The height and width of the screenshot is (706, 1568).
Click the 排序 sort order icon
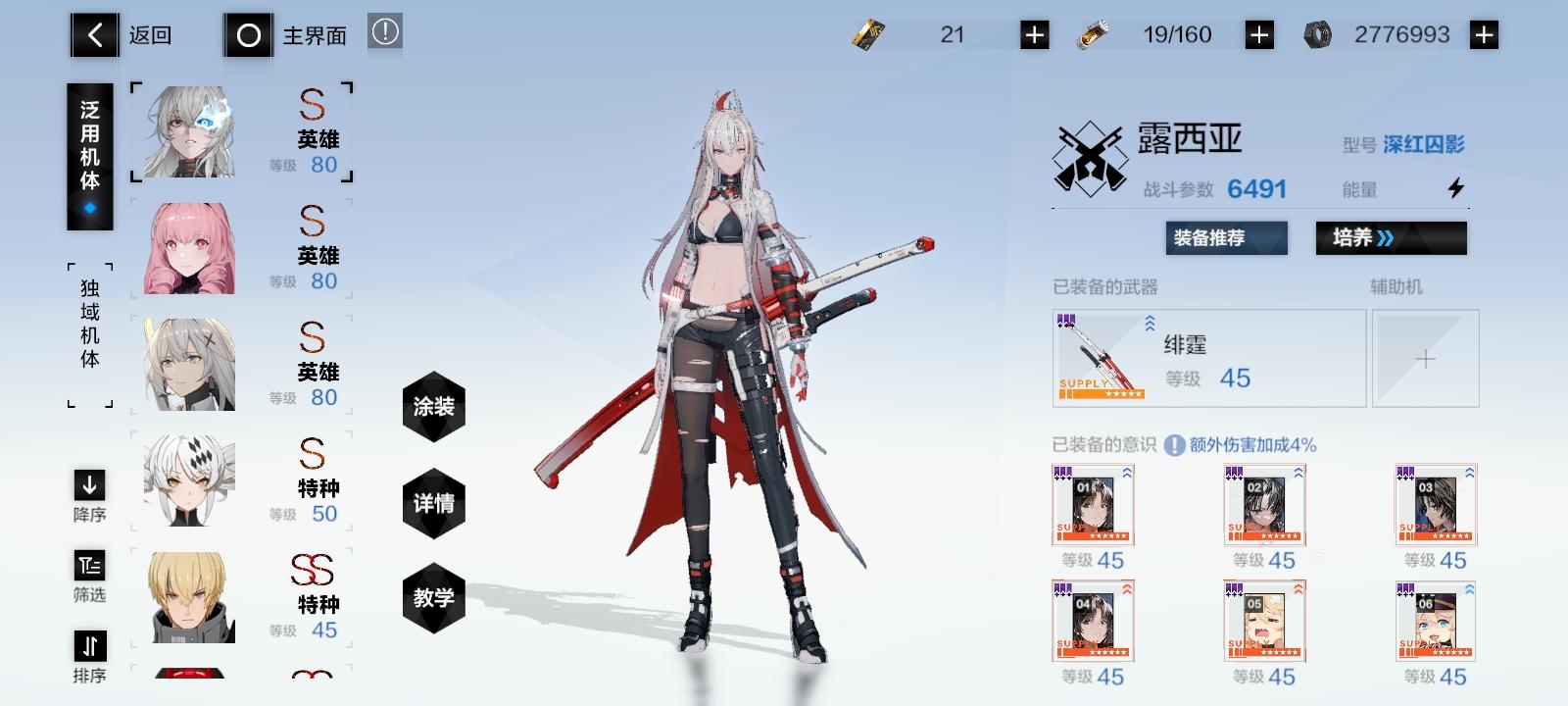pyautogui.click(x=89, y=644)
